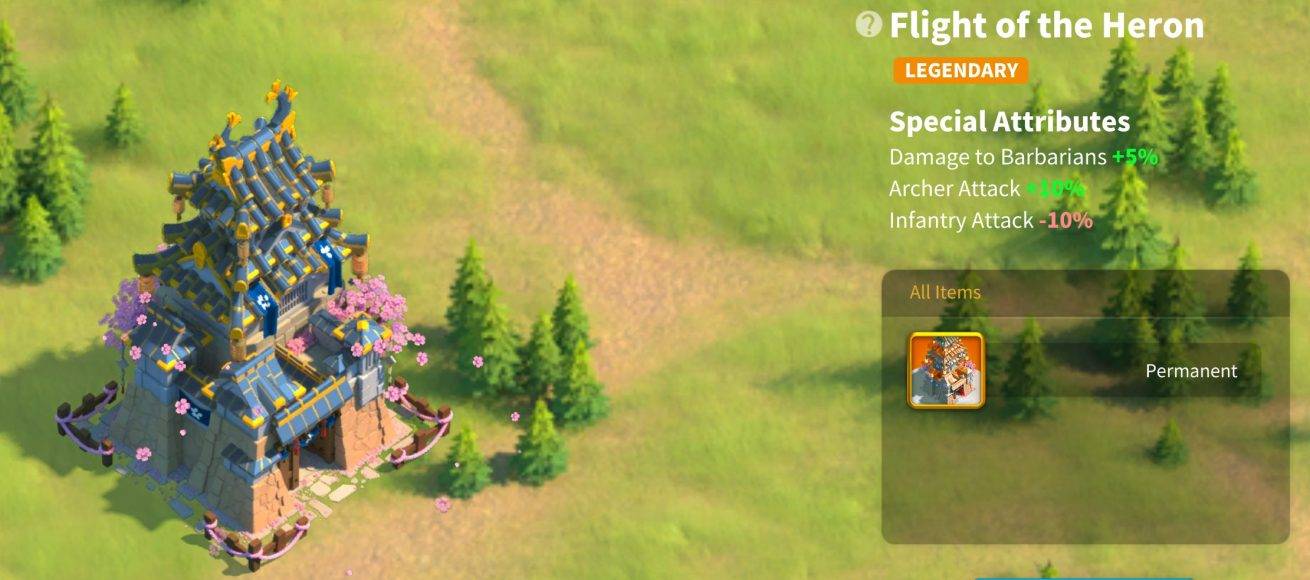Select the Flight of the Heron item thumbnail
The image size is (1310, 580).
(x=946, y=370)
